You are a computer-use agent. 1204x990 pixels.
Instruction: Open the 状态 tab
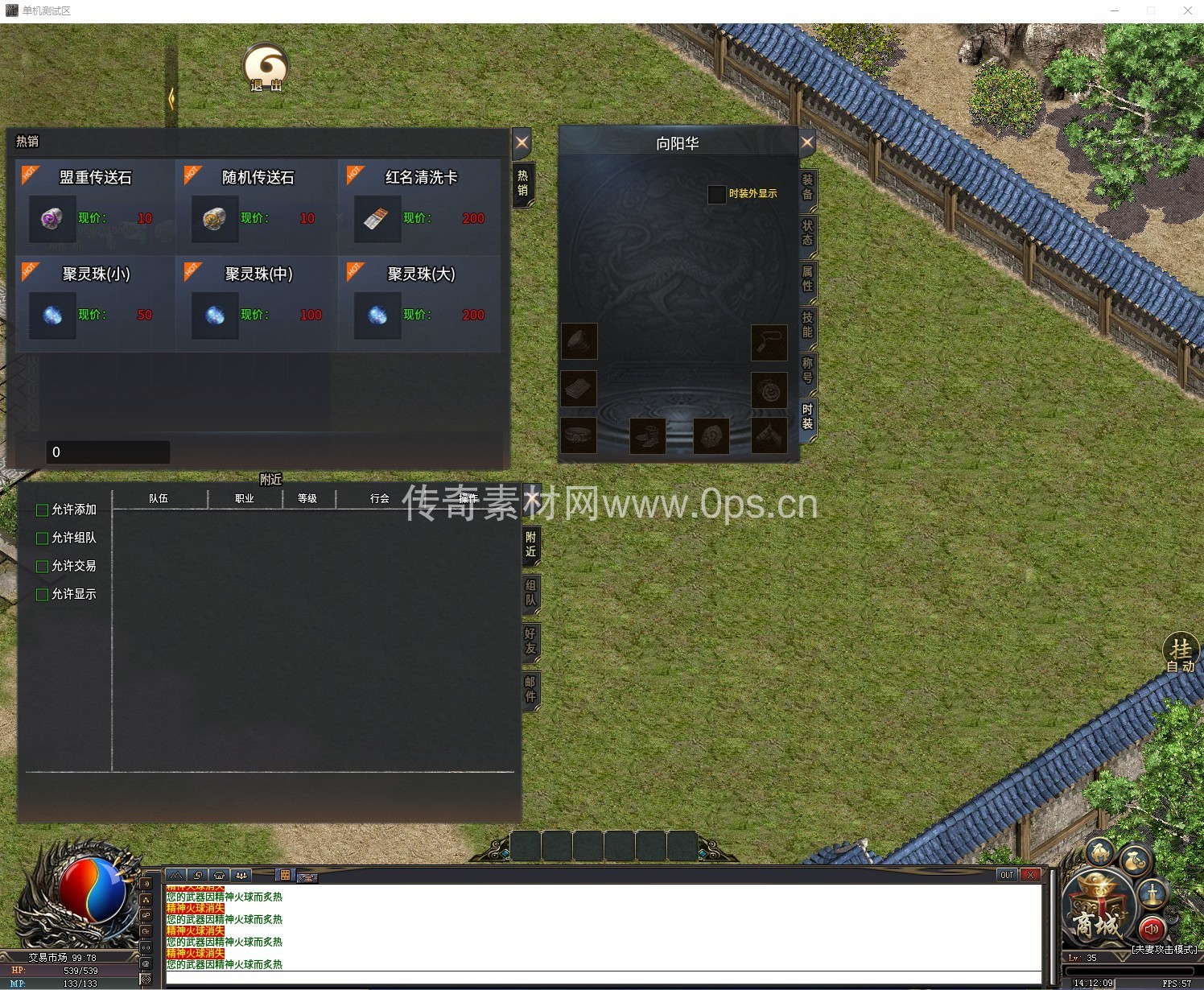coord(807,233)
